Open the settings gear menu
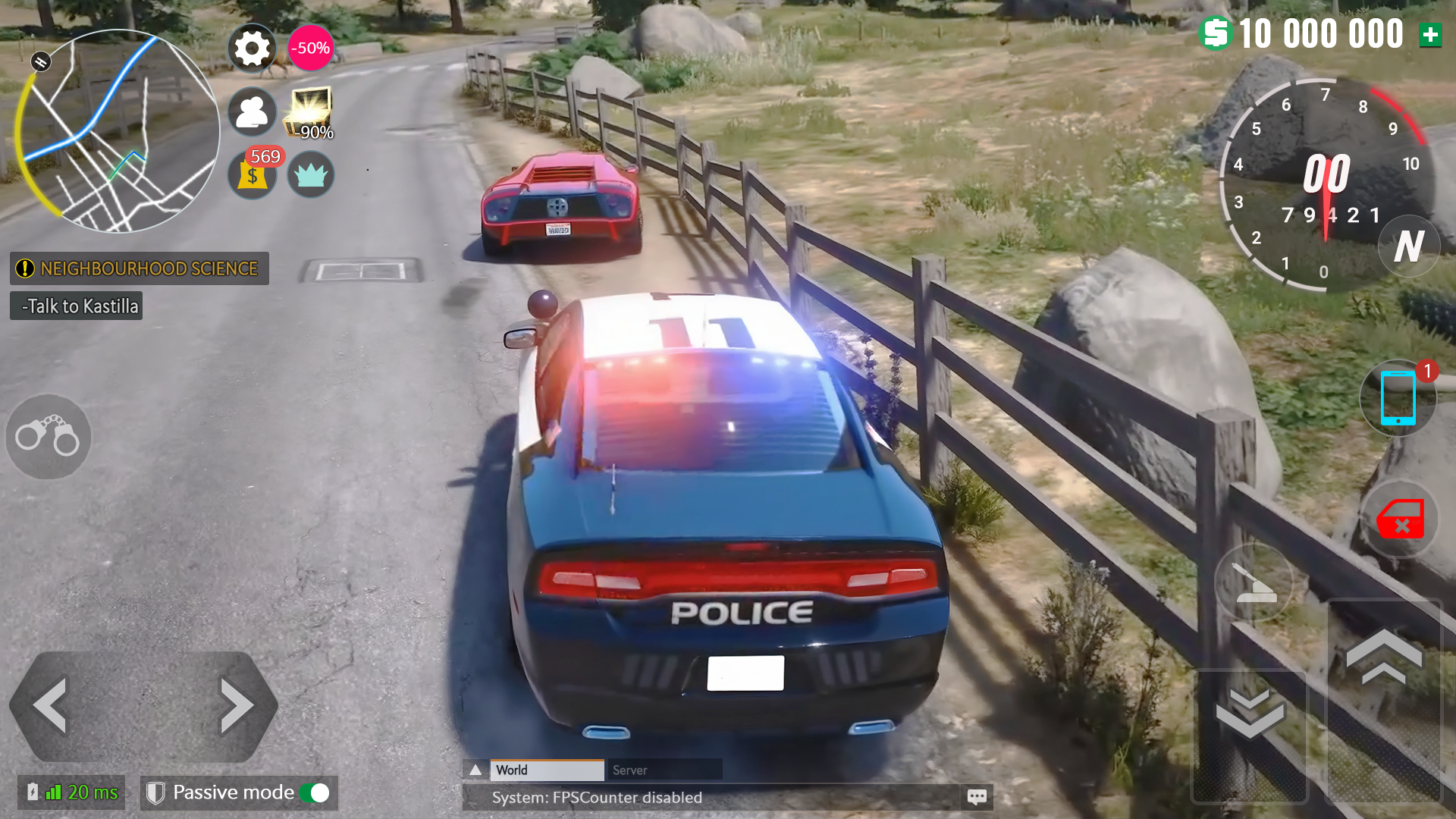The width and height of the screenshot is (1456, 819). (x=252, y=48)
